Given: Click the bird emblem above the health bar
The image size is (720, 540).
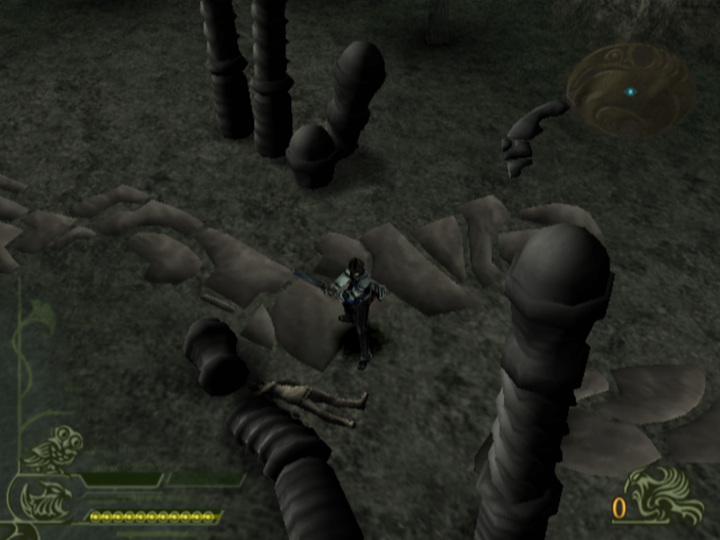Looking at the screenshot, I should (55, 451).
